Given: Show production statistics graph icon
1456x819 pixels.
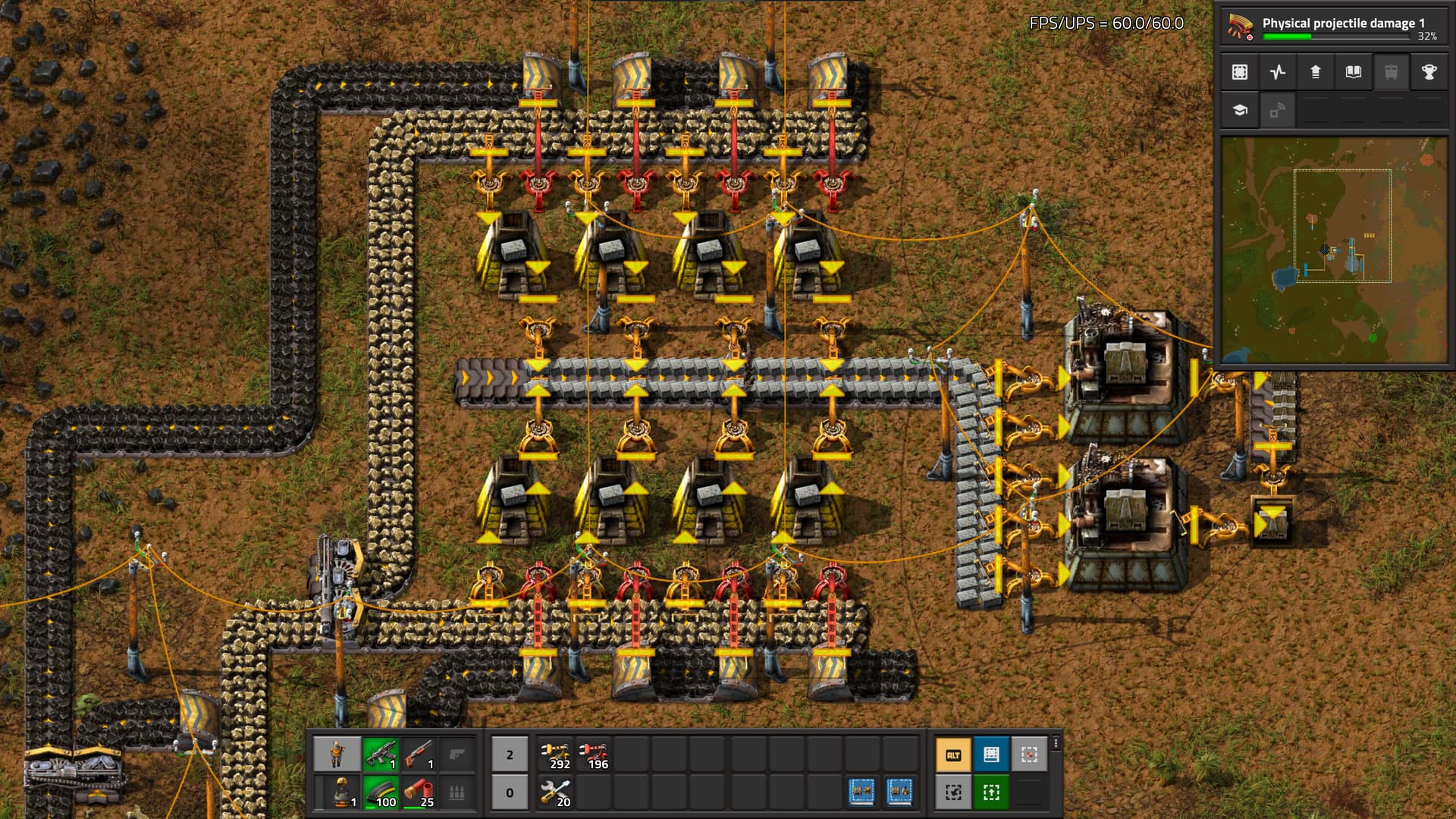Looking at the screenshot, I should [1278, 72].
